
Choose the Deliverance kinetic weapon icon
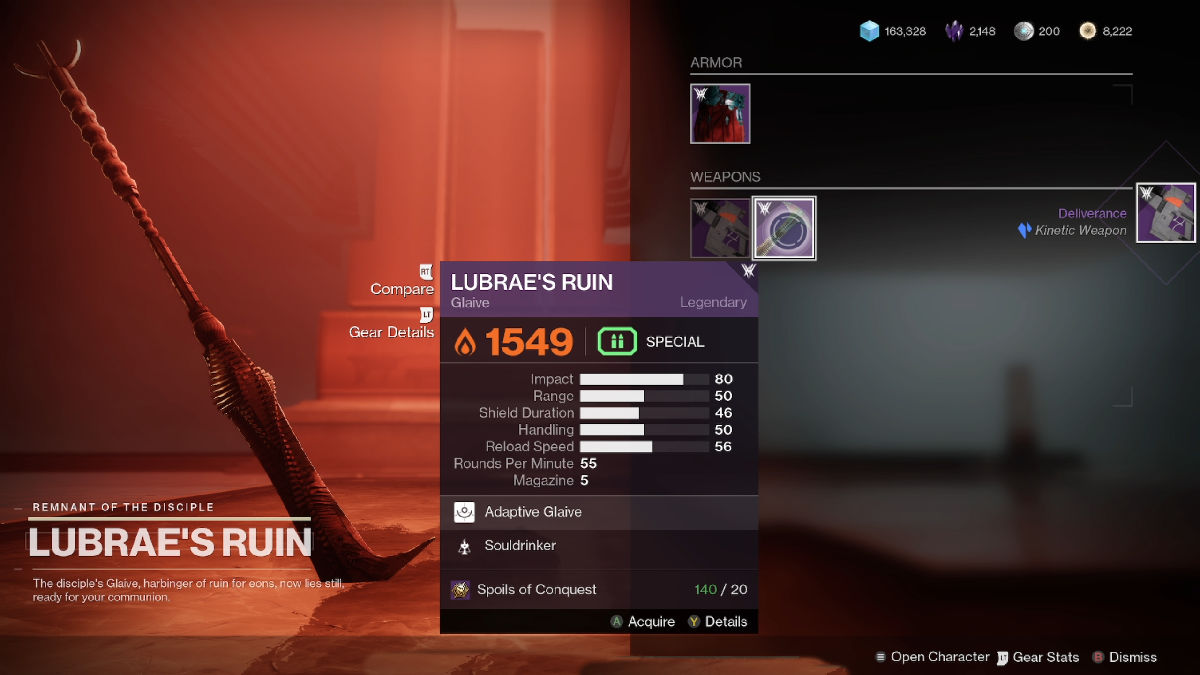(x=1166, y=213)
